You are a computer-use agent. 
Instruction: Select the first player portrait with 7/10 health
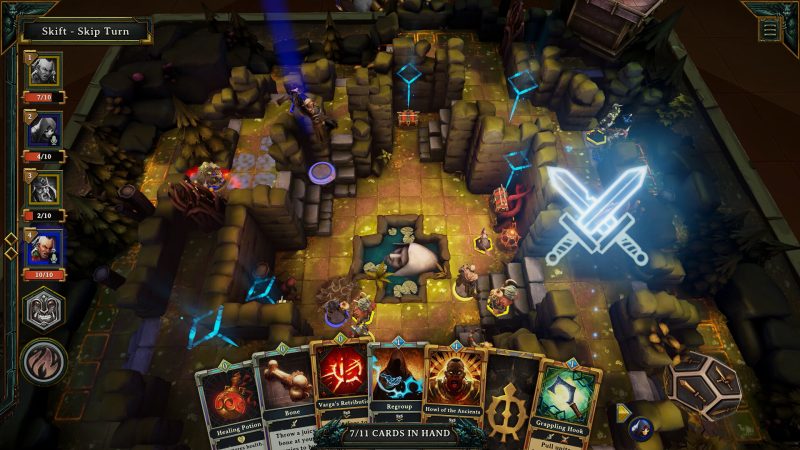(44, 71)
